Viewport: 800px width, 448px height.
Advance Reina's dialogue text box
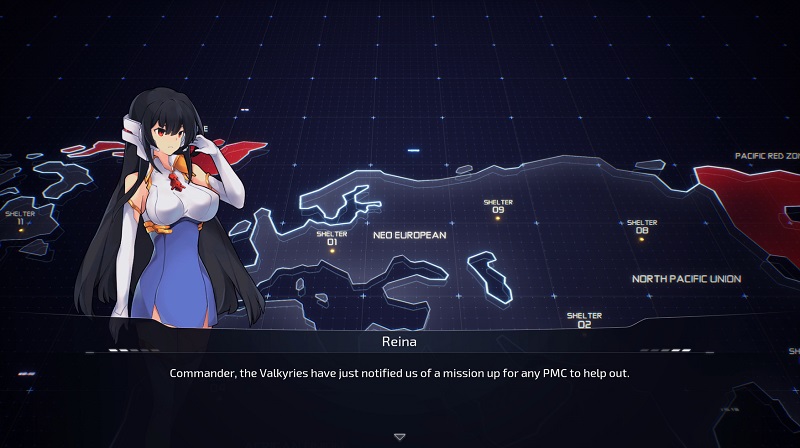pos(400,373)
